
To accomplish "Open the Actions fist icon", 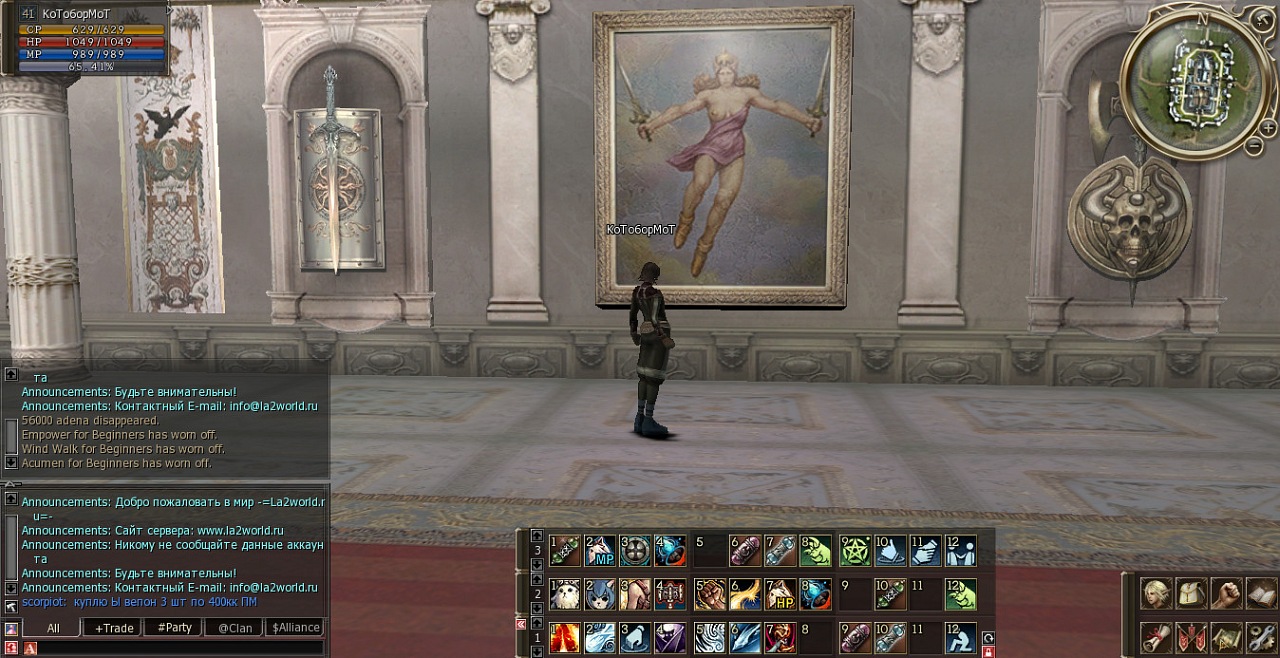I will click(1226, 593).
